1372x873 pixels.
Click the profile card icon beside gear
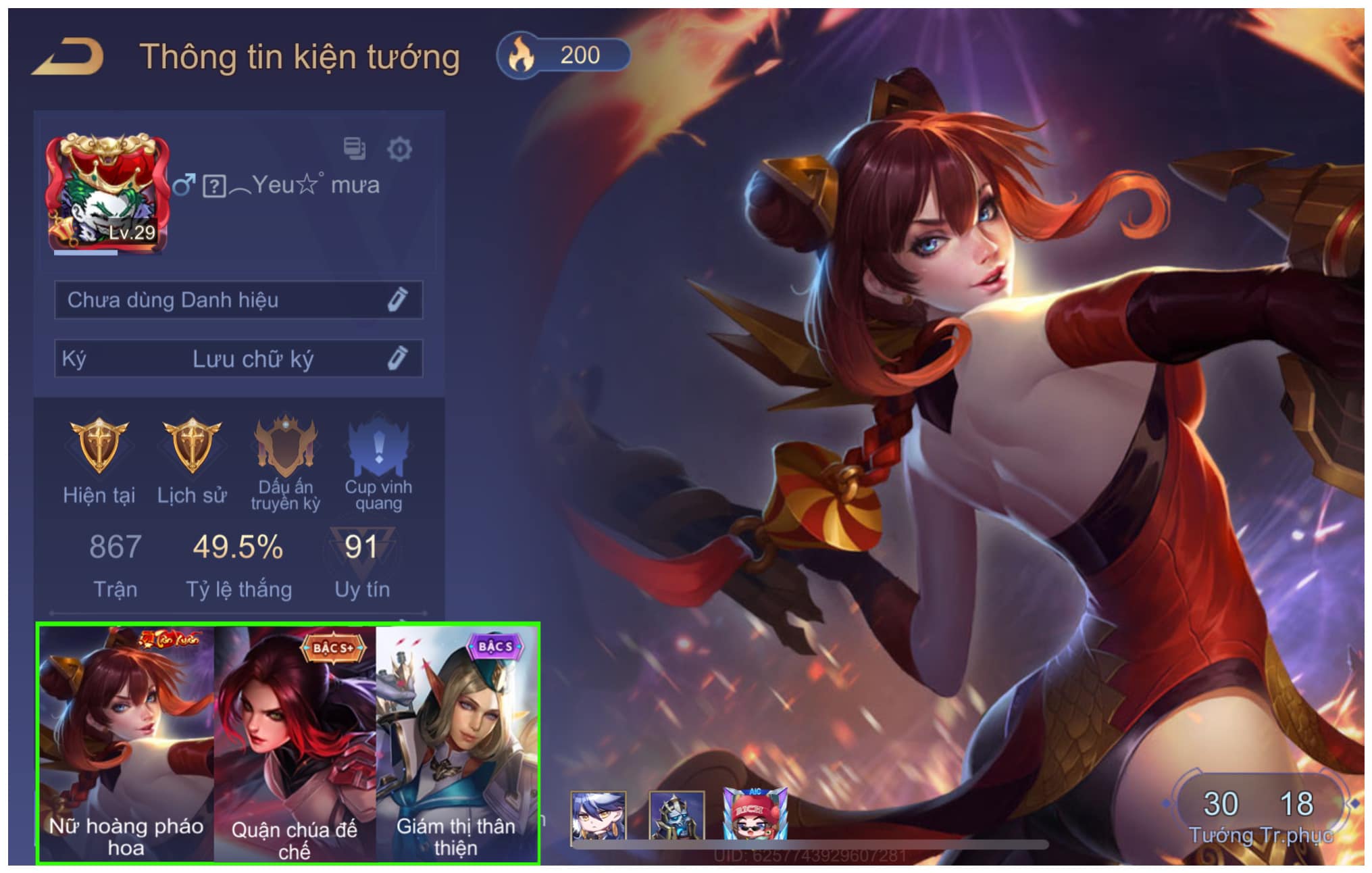click(354, 148)
